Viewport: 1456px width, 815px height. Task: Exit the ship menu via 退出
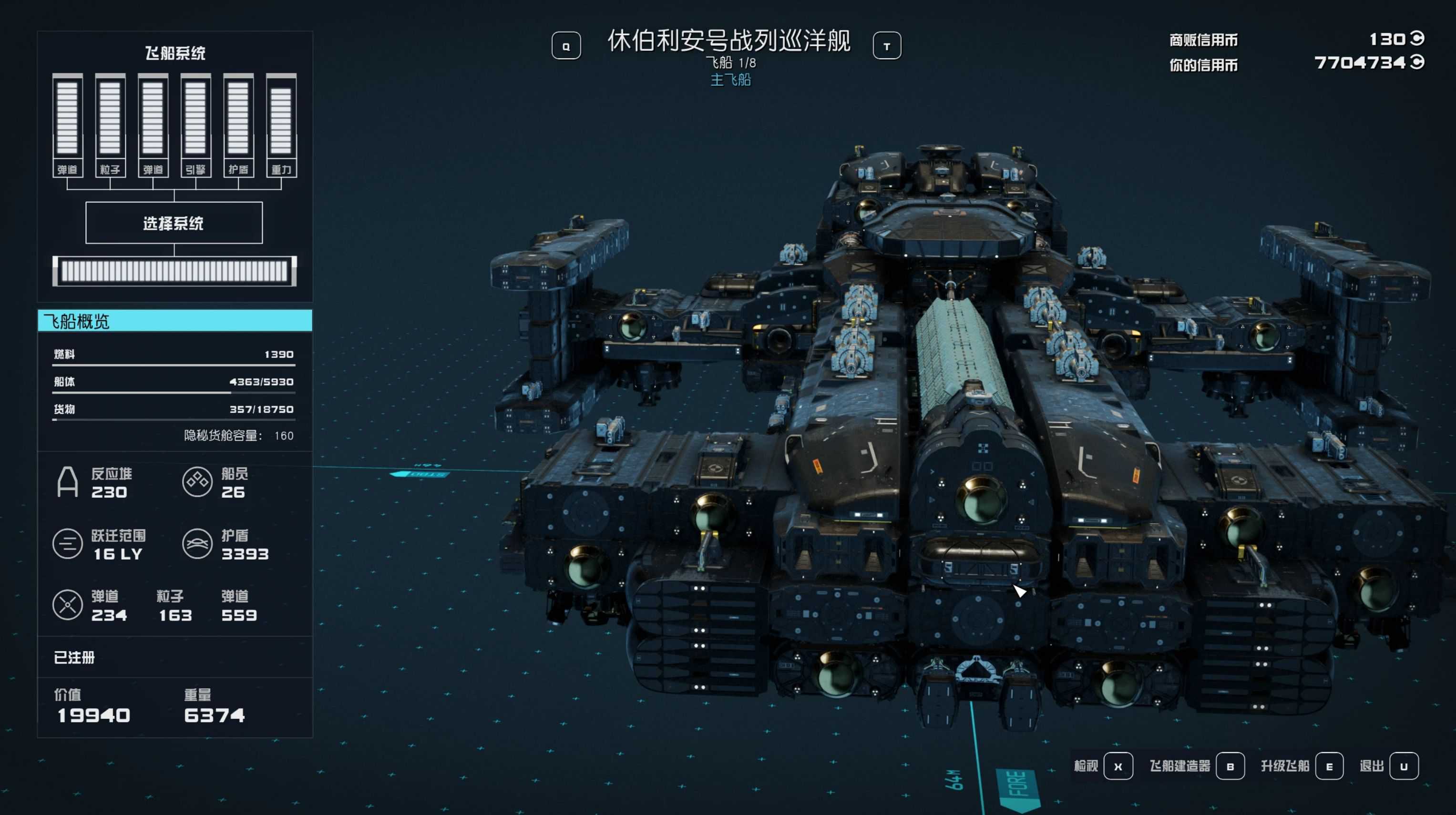point(1403,766)
